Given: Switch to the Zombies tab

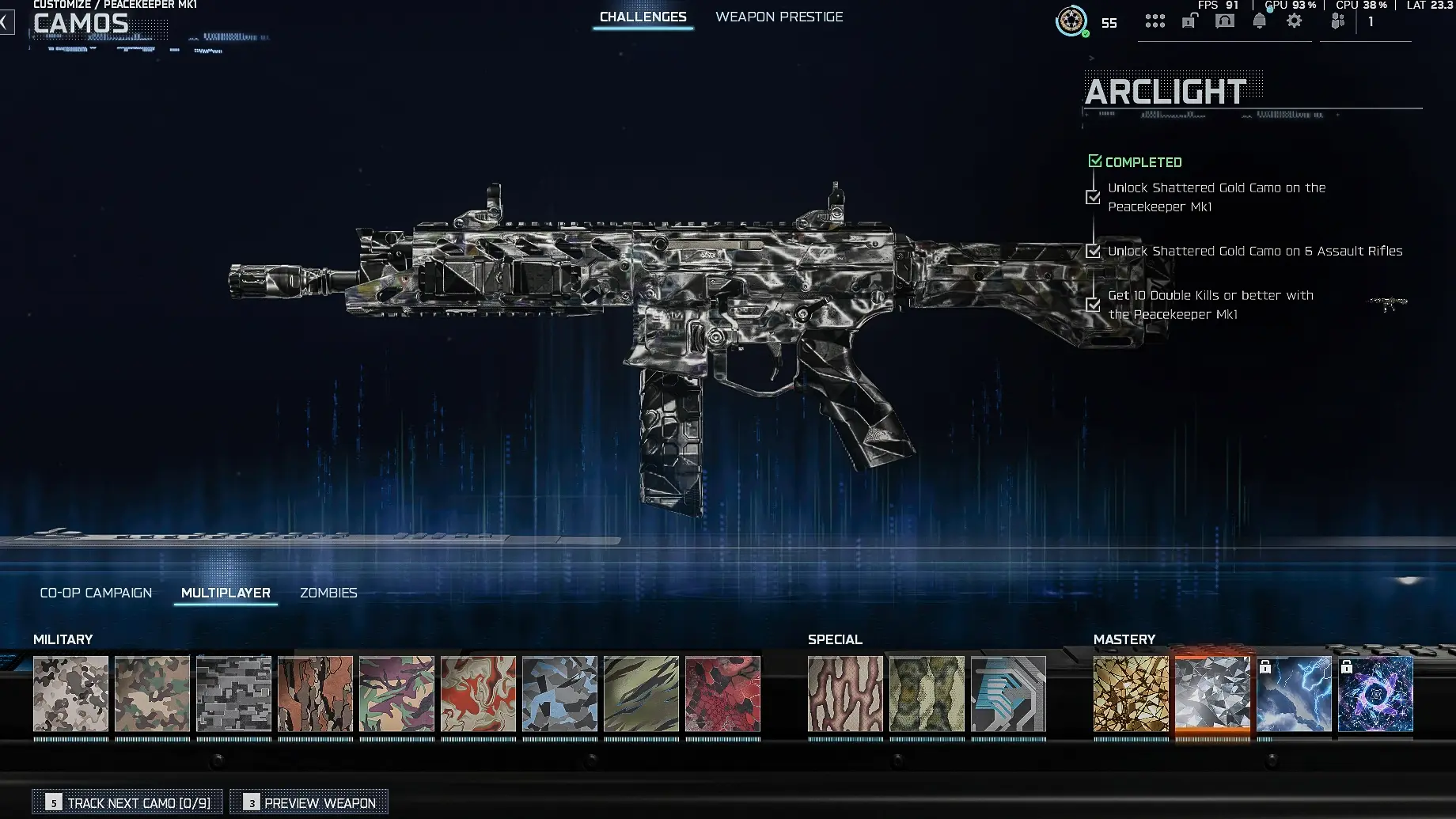Looking at the screenshot, I should click(328, 592).
